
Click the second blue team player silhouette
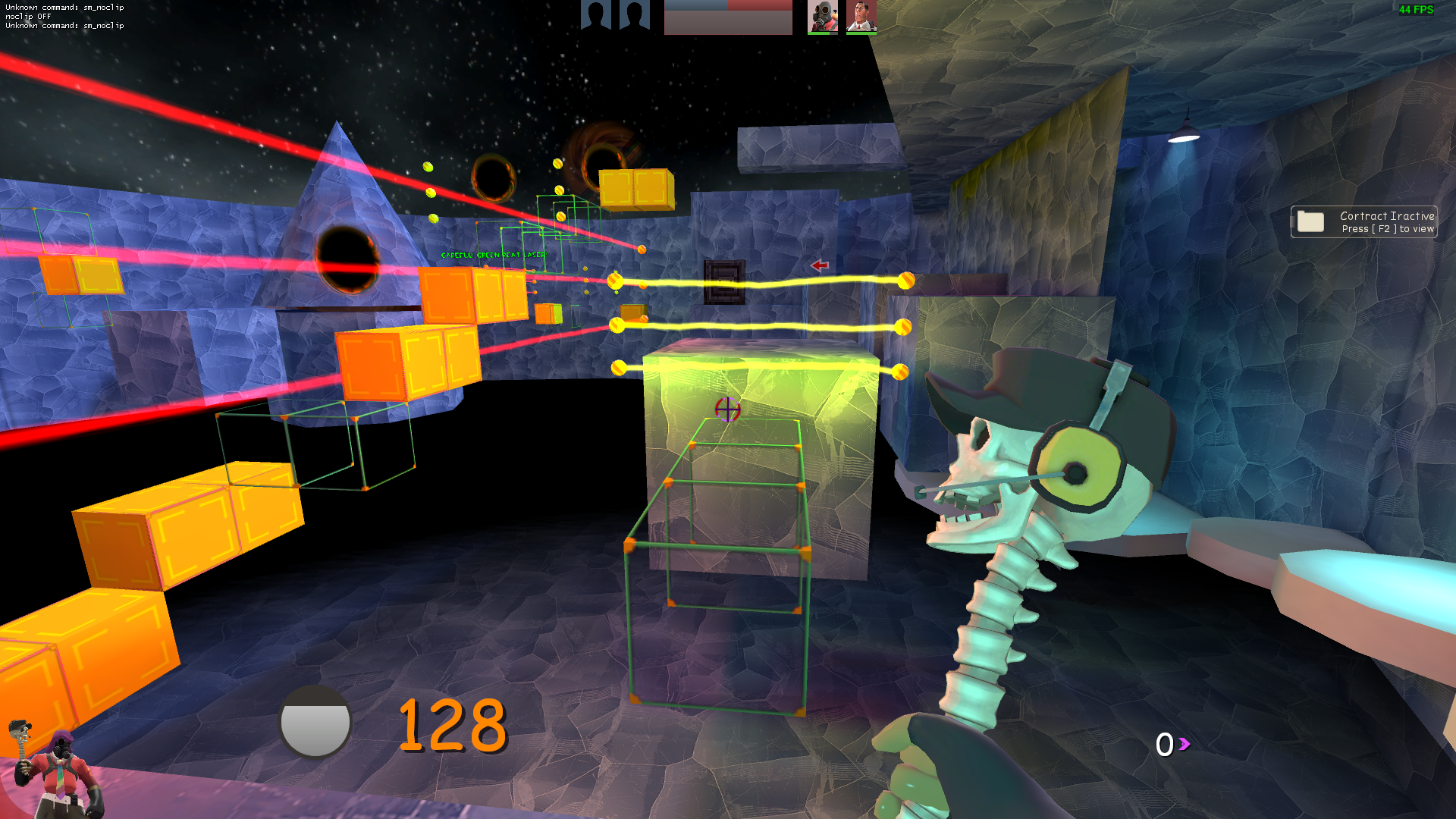click(x=635, y=14)
